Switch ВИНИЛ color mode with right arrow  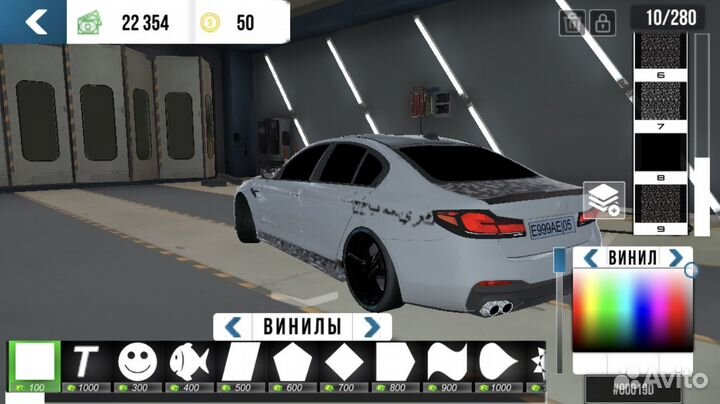tap(675, 258)
